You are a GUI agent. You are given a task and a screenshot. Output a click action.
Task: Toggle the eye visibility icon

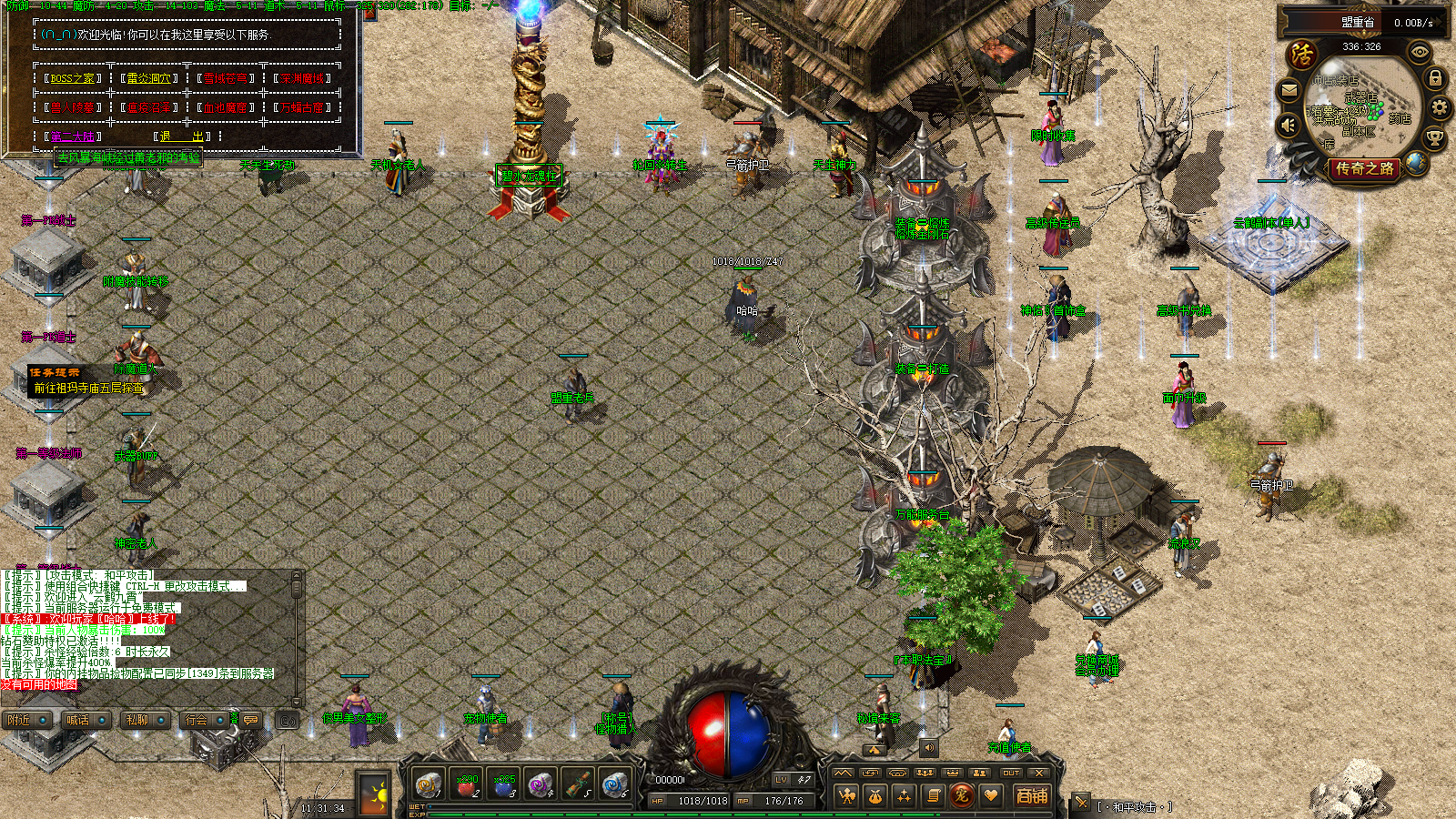tap(1419, 53)
